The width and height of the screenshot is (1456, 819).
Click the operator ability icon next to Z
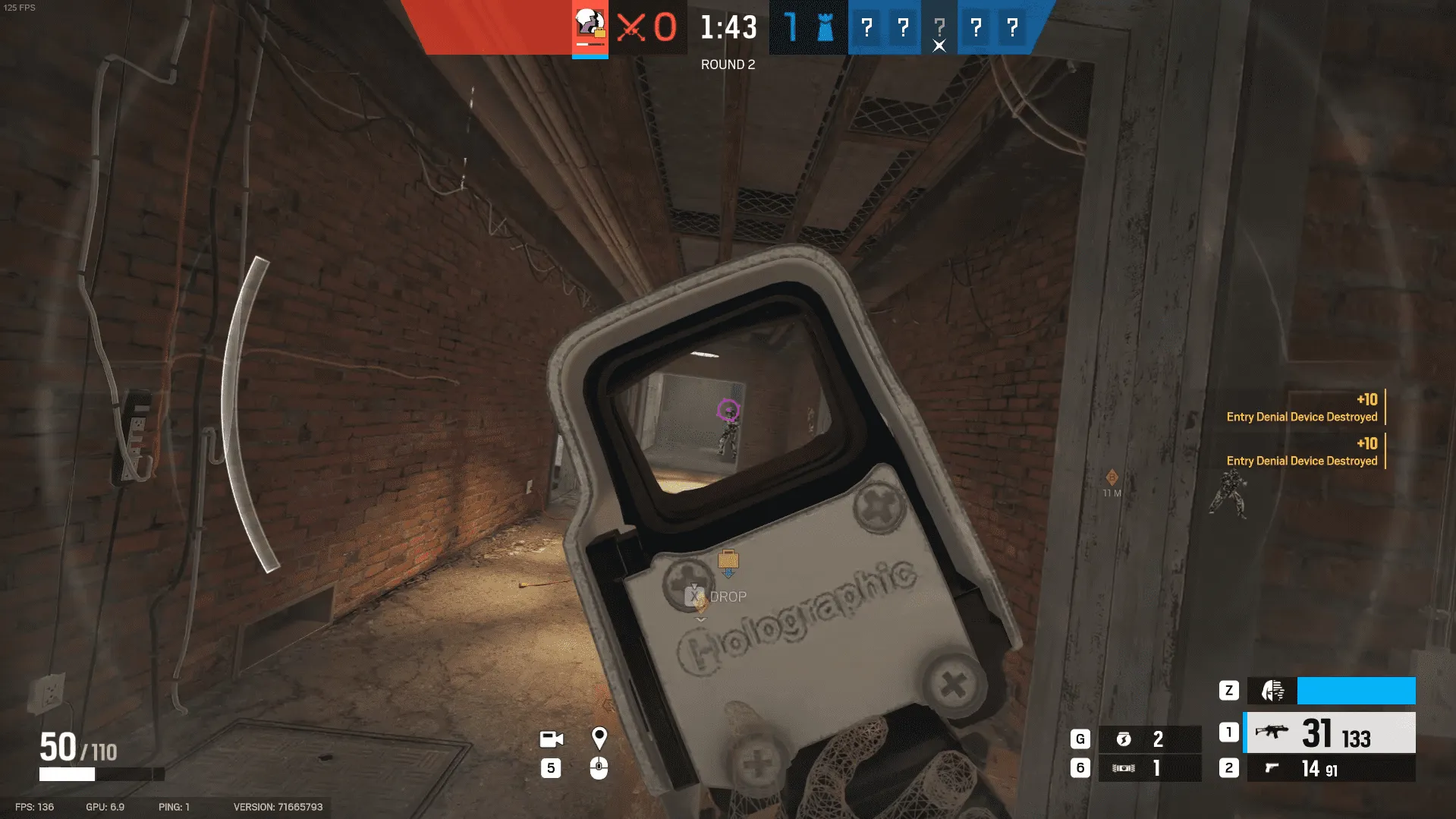[x=1272, y=691]
